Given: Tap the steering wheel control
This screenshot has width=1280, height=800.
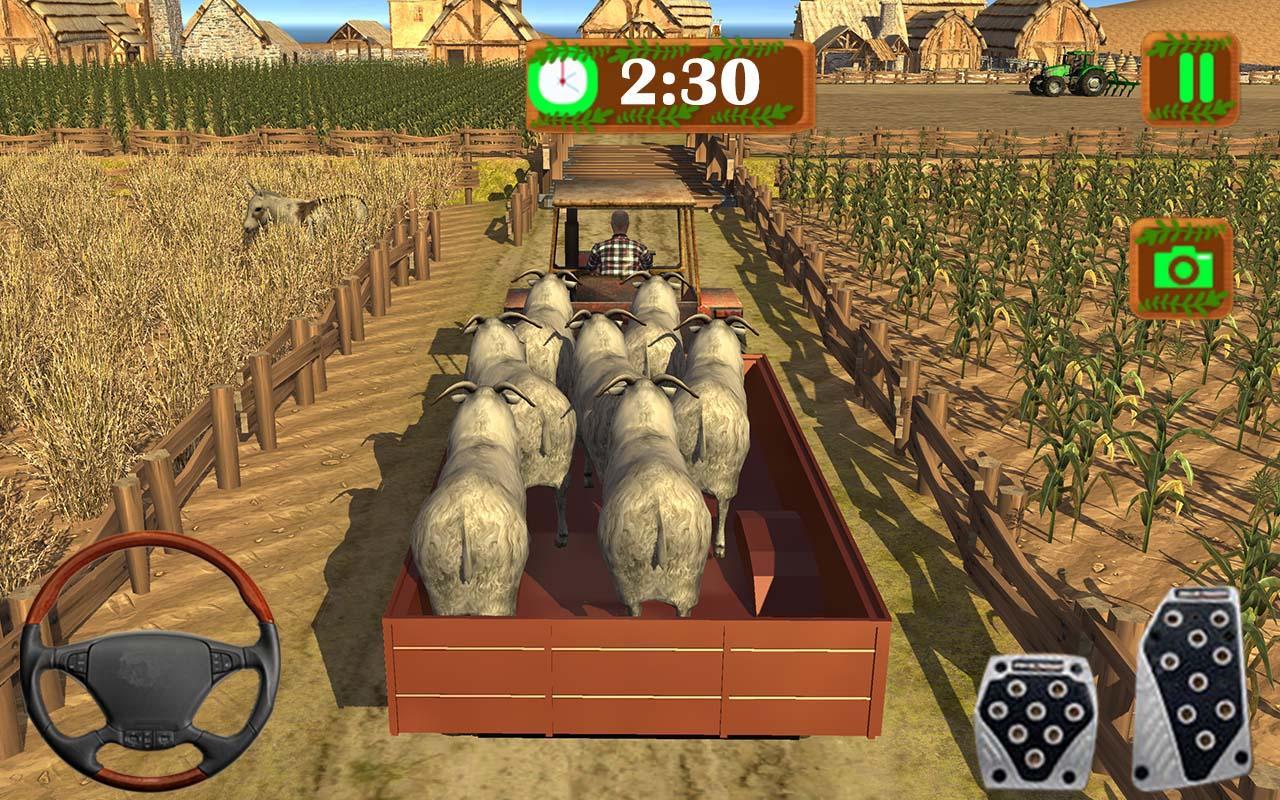Looking at the screenshot, I should [150, 662].
